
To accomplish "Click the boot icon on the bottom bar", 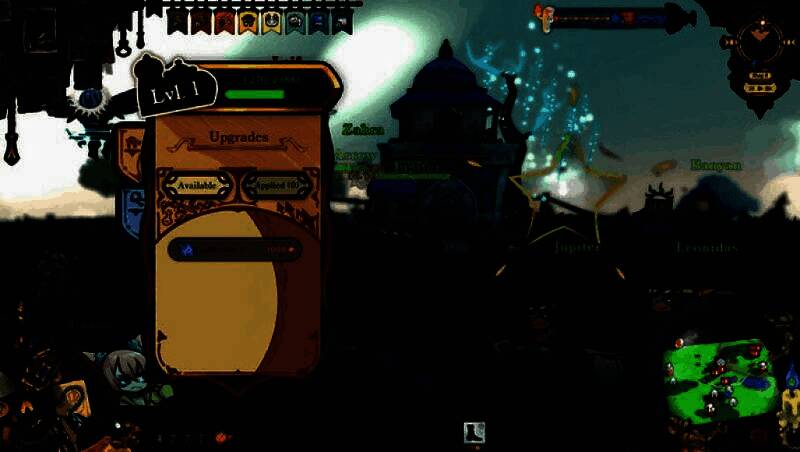I will (475, 432).
